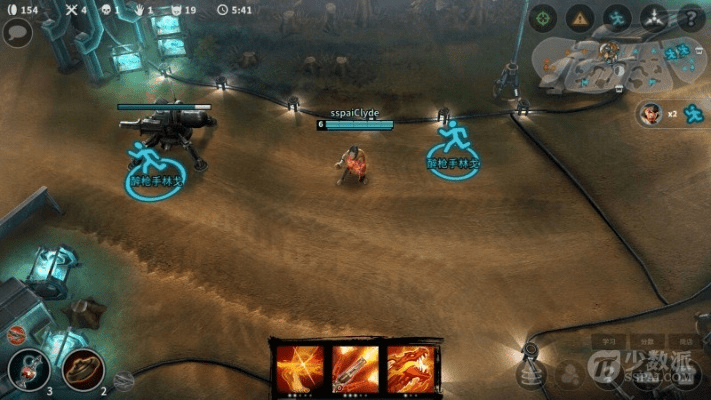Open the question mark help button
This screenshot has width=711, height=400.
(x=690, y=17)
